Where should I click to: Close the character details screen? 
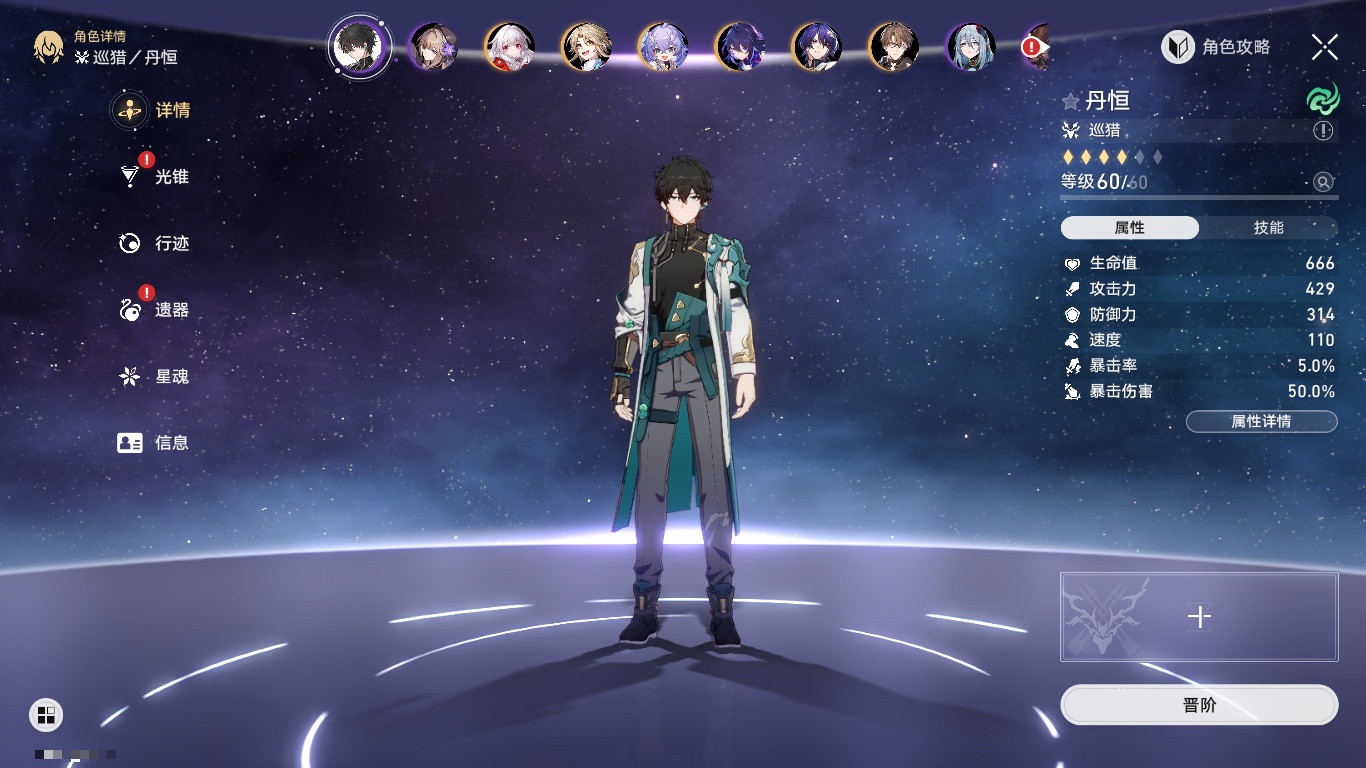point(1325,47)
